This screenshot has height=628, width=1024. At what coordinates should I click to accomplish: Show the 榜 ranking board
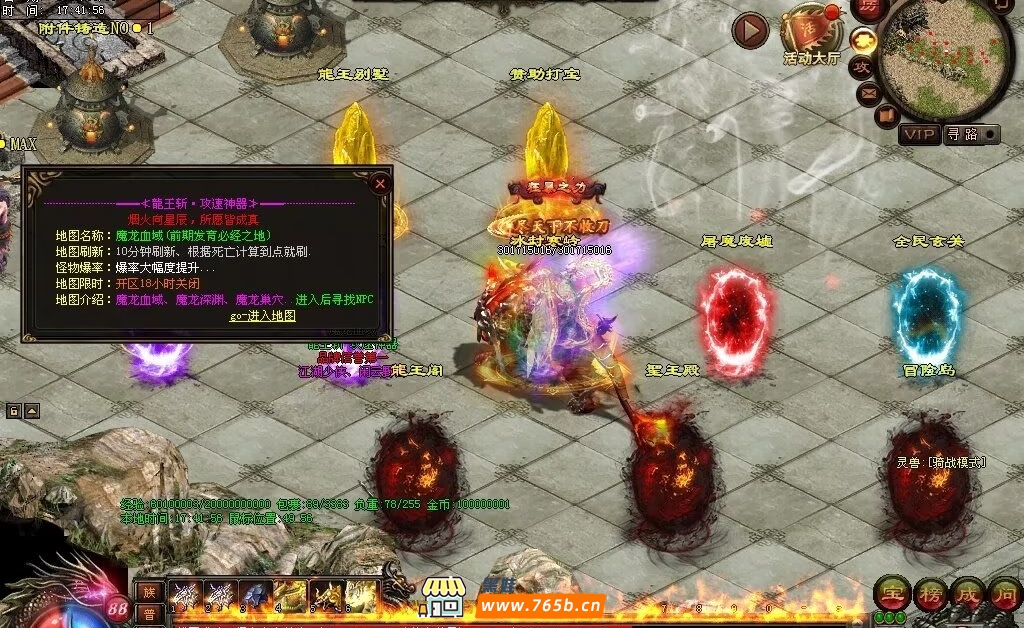[x=928, y=594]
